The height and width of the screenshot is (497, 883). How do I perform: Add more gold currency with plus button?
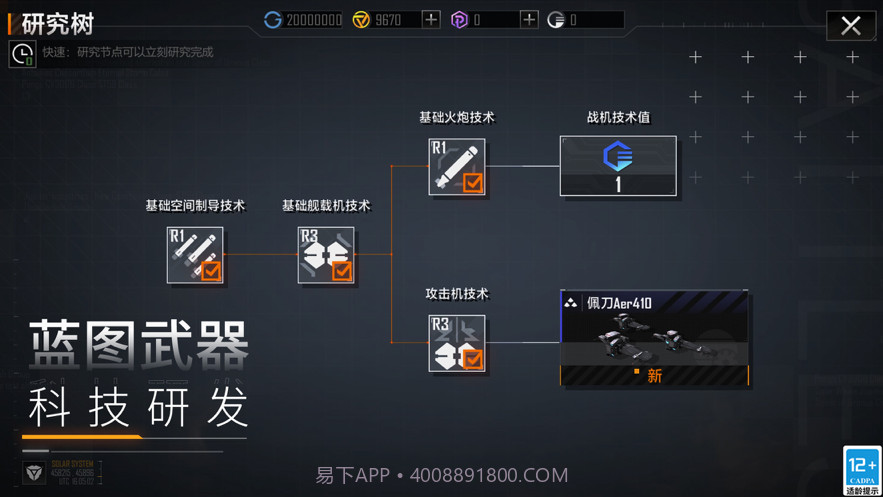(x=431, y=19)
